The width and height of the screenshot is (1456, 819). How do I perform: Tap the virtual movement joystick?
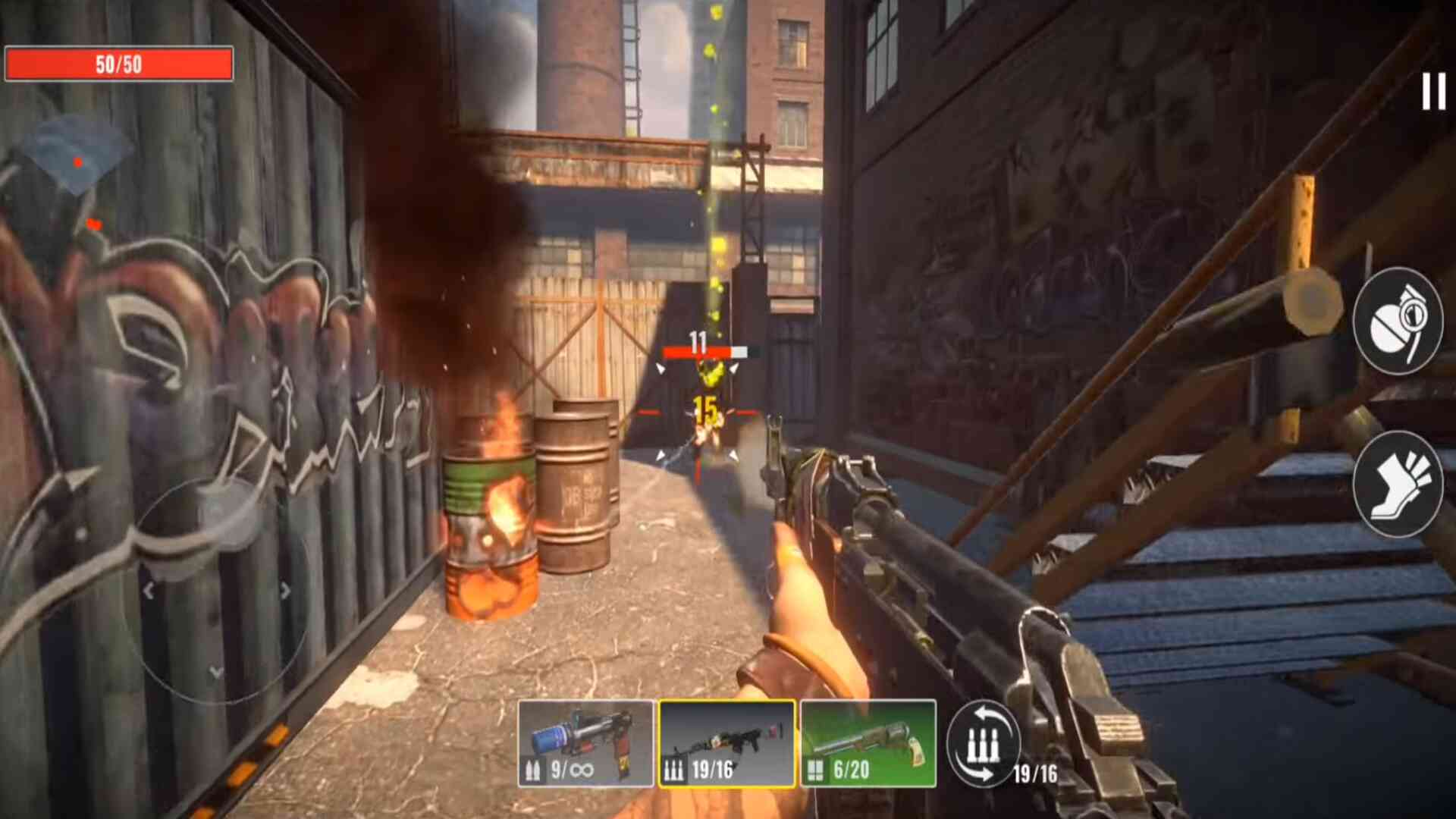[x=216, y=590]
